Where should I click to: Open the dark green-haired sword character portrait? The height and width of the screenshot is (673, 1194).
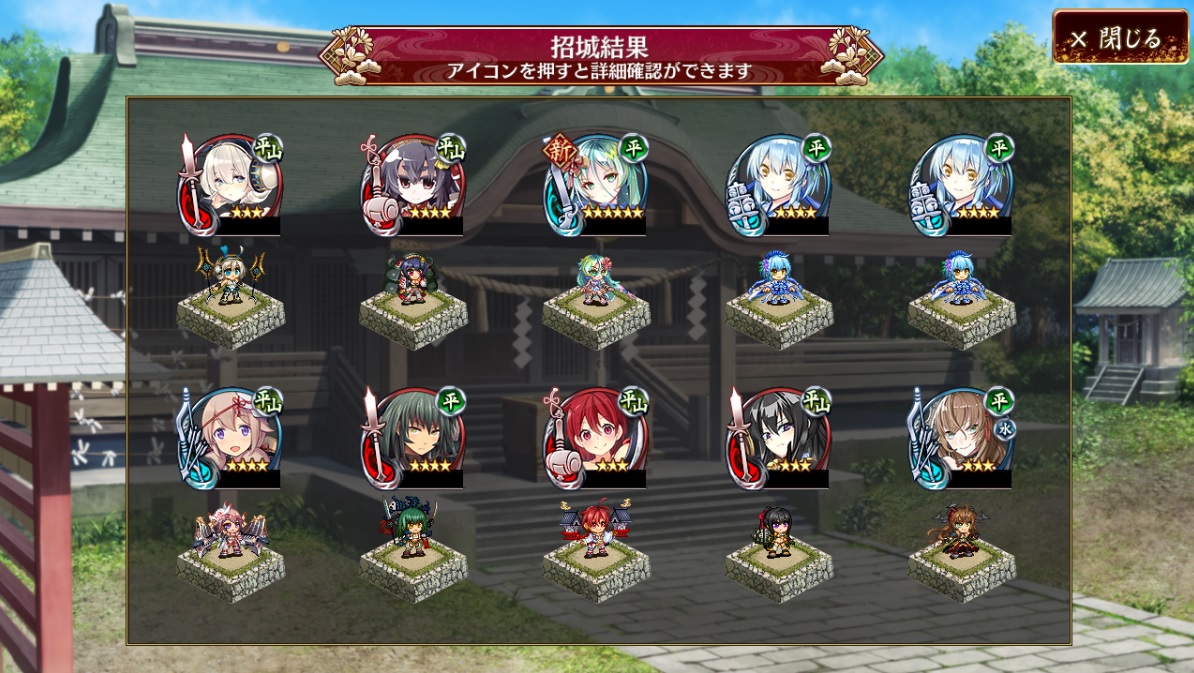point(414,438)
